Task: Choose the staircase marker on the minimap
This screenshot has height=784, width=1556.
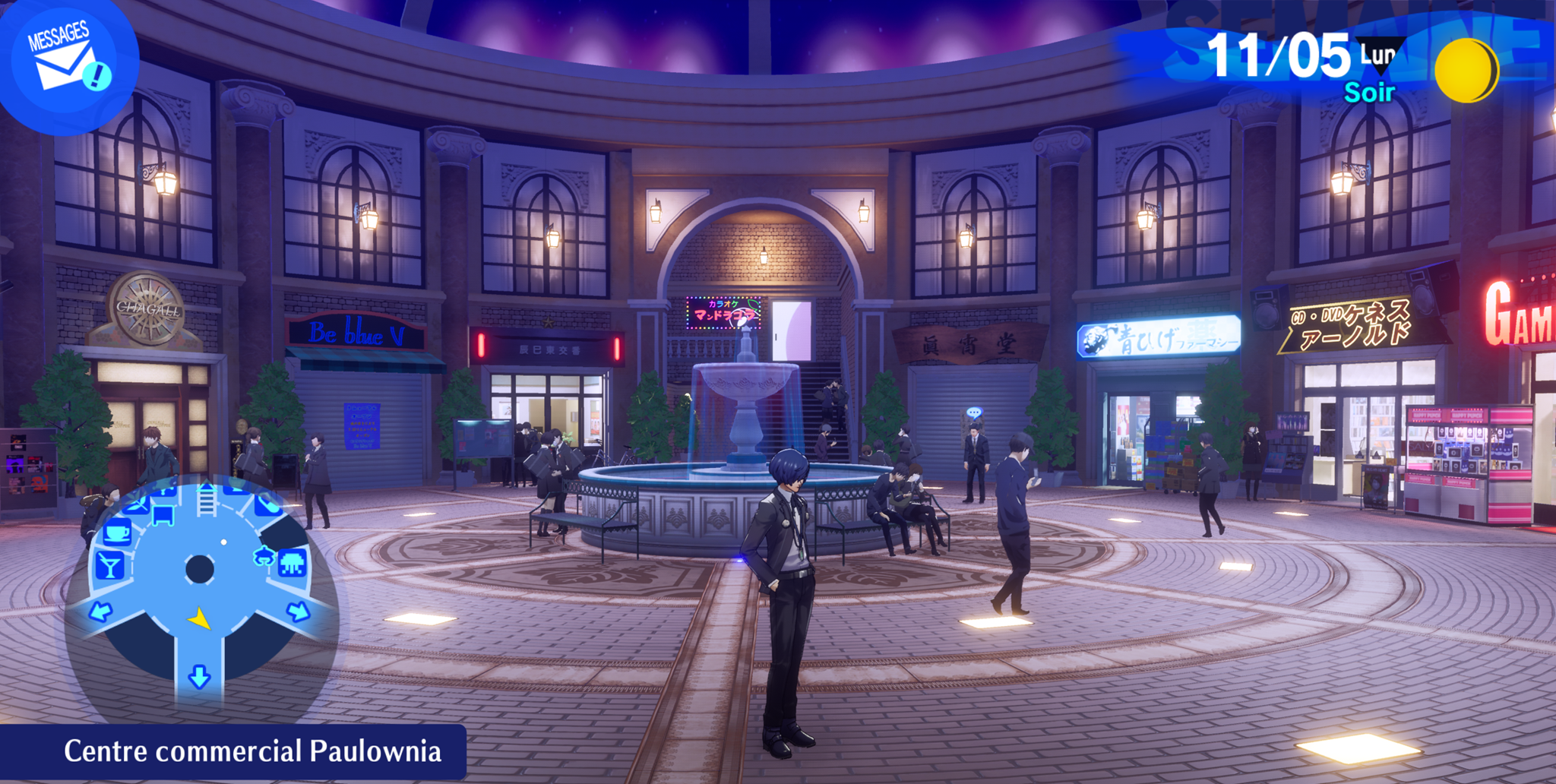Action: 207,501
